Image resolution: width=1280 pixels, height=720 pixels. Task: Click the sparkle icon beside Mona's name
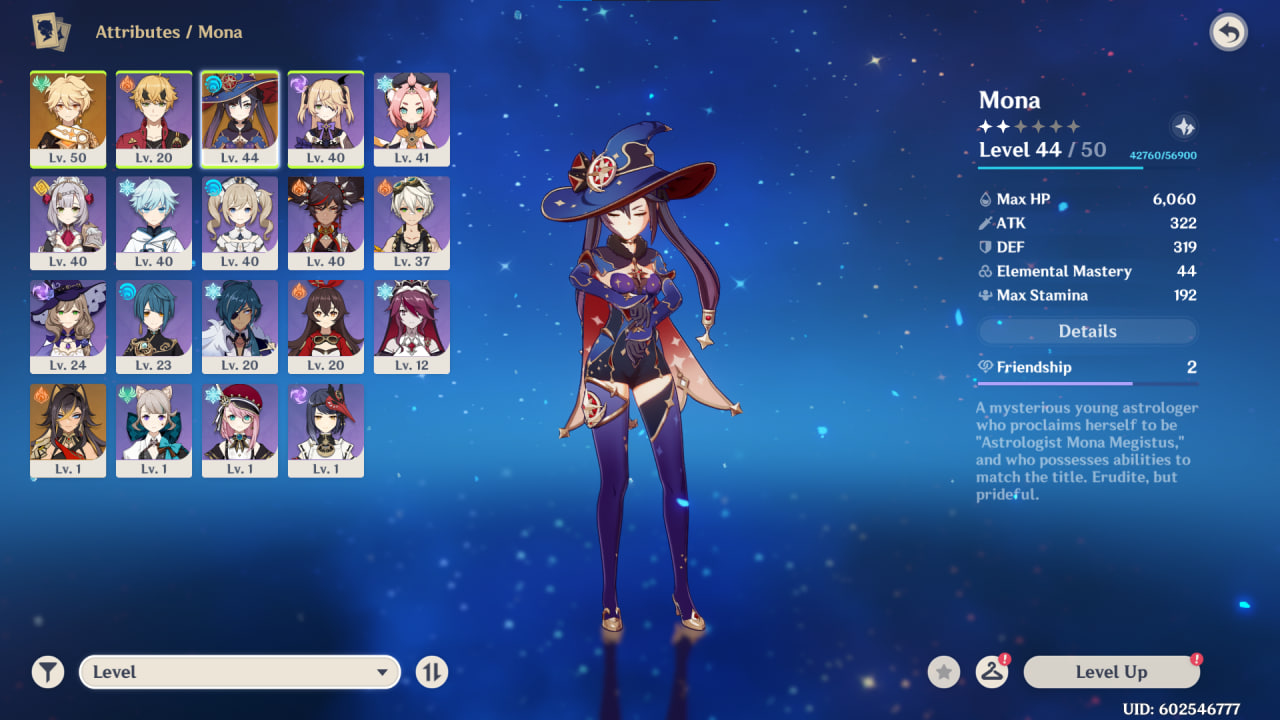[1183, 127]
